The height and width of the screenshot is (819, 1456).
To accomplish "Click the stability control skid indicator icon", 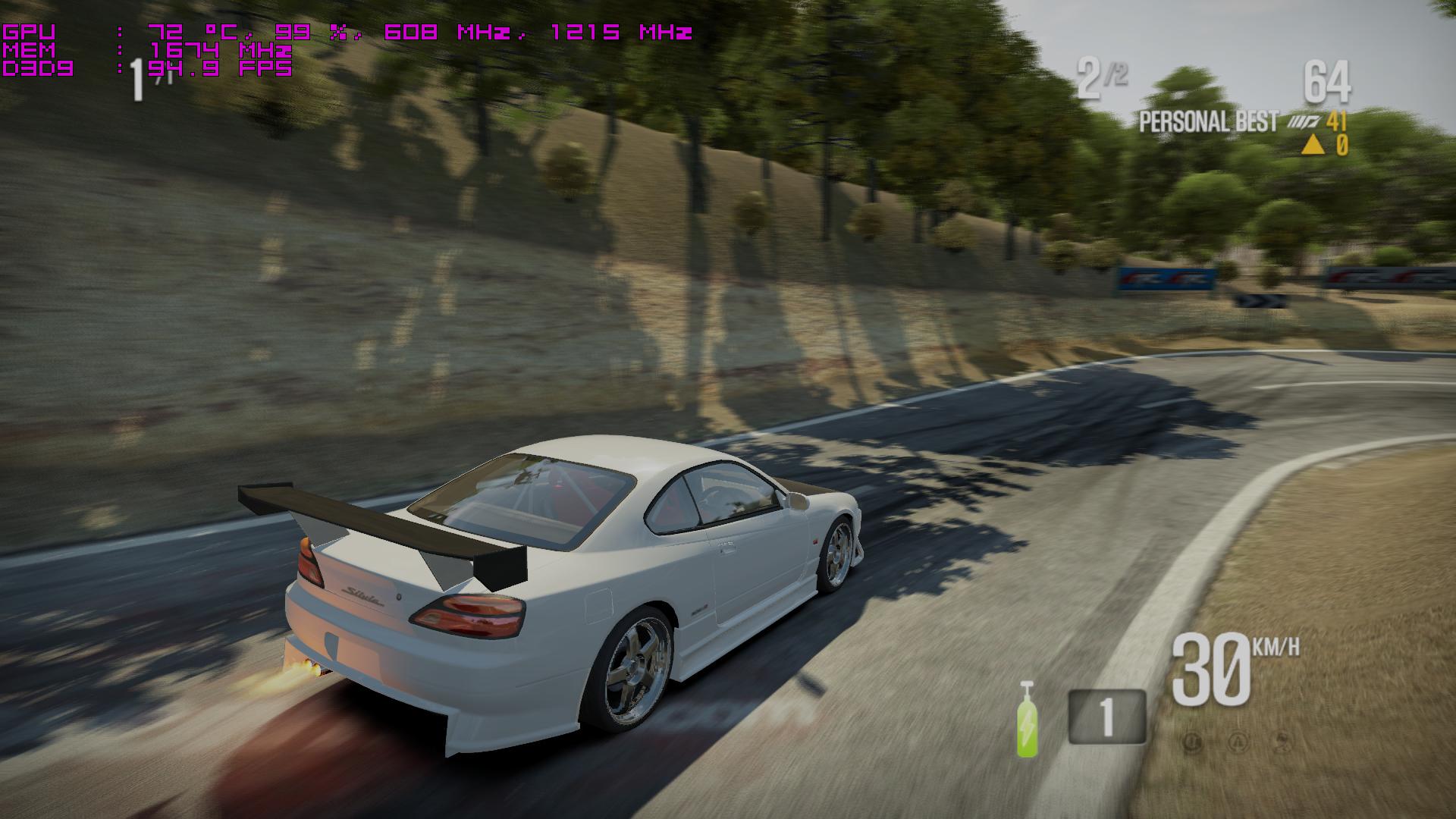I will coord(1282,740).
